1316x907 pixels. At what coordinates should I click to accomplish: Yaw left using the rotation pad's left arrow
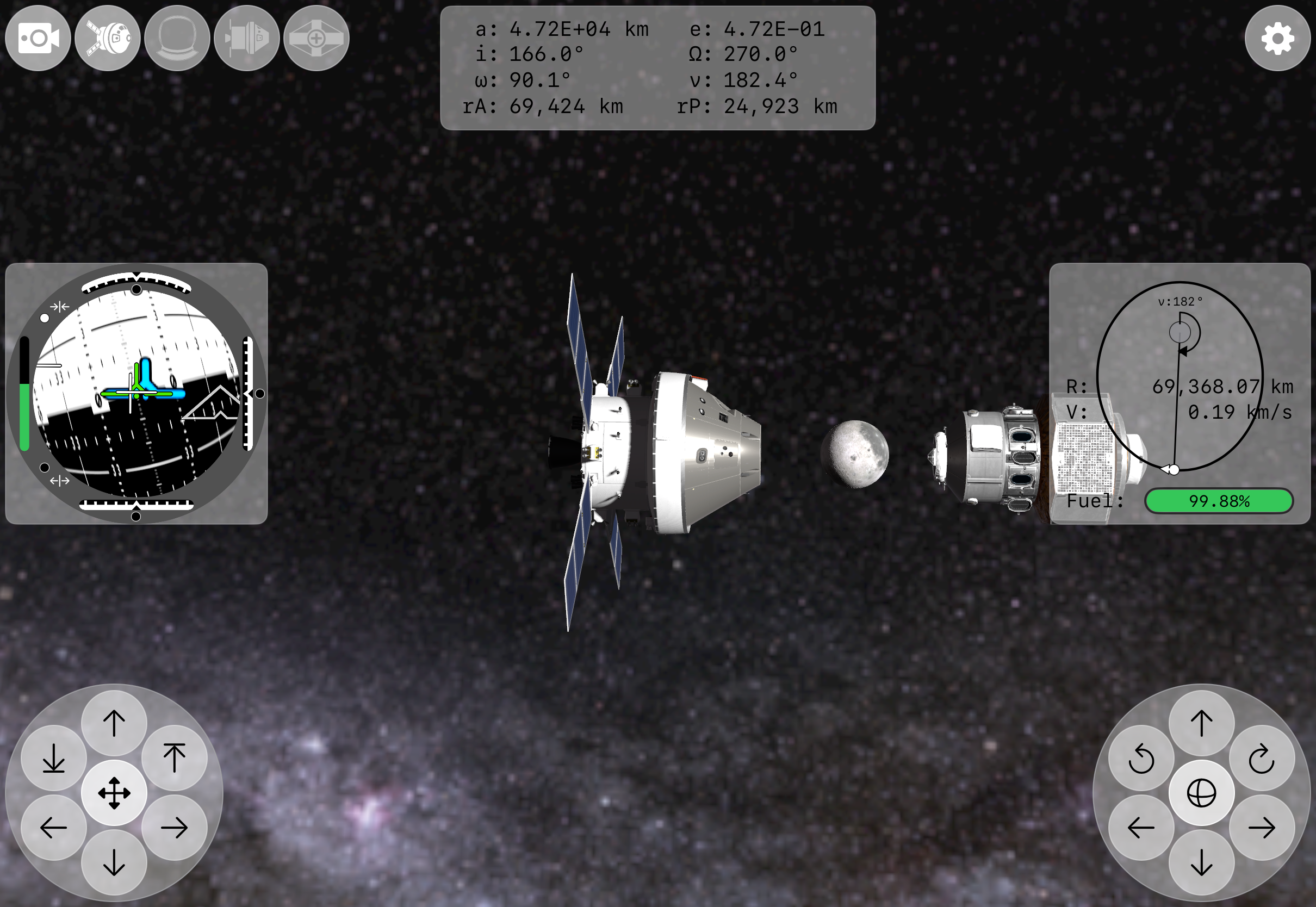coord(1141,828)
